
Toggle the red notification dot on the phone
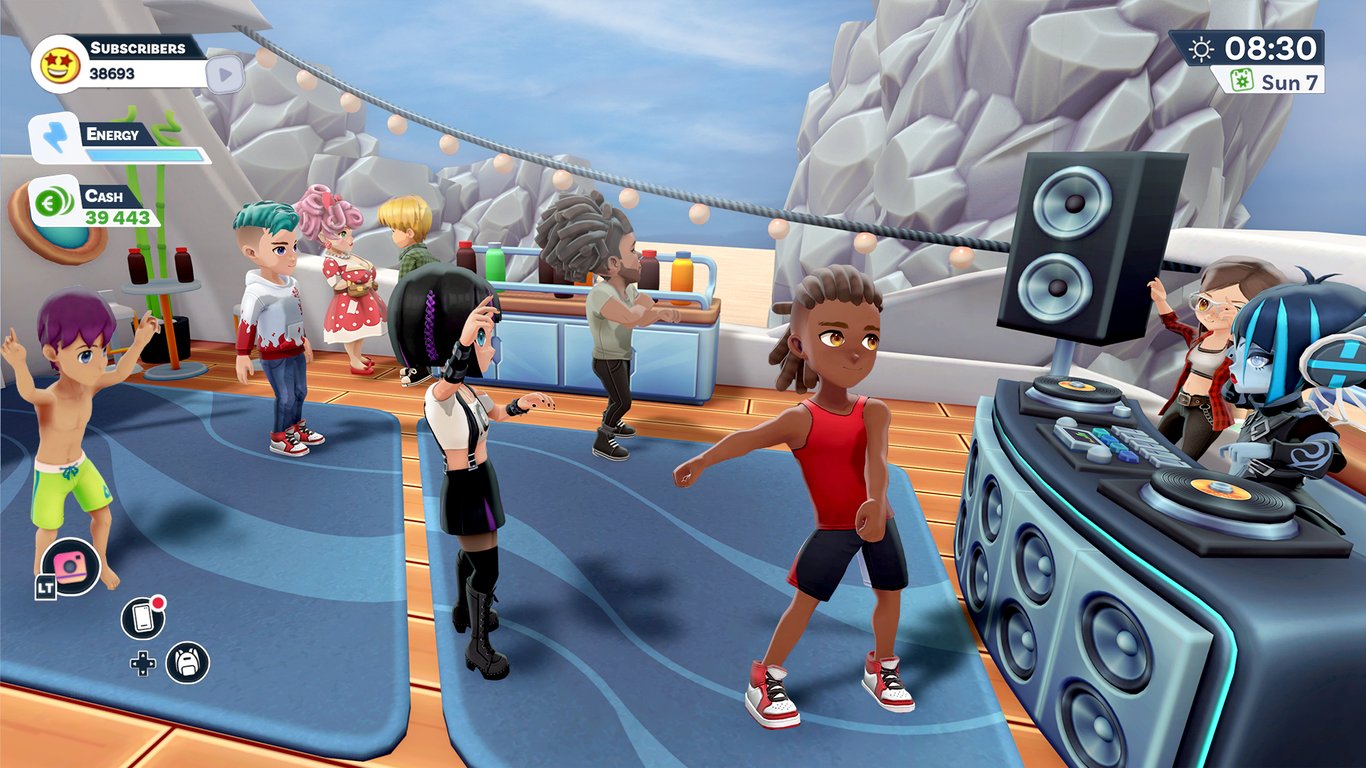pos(157,602)
